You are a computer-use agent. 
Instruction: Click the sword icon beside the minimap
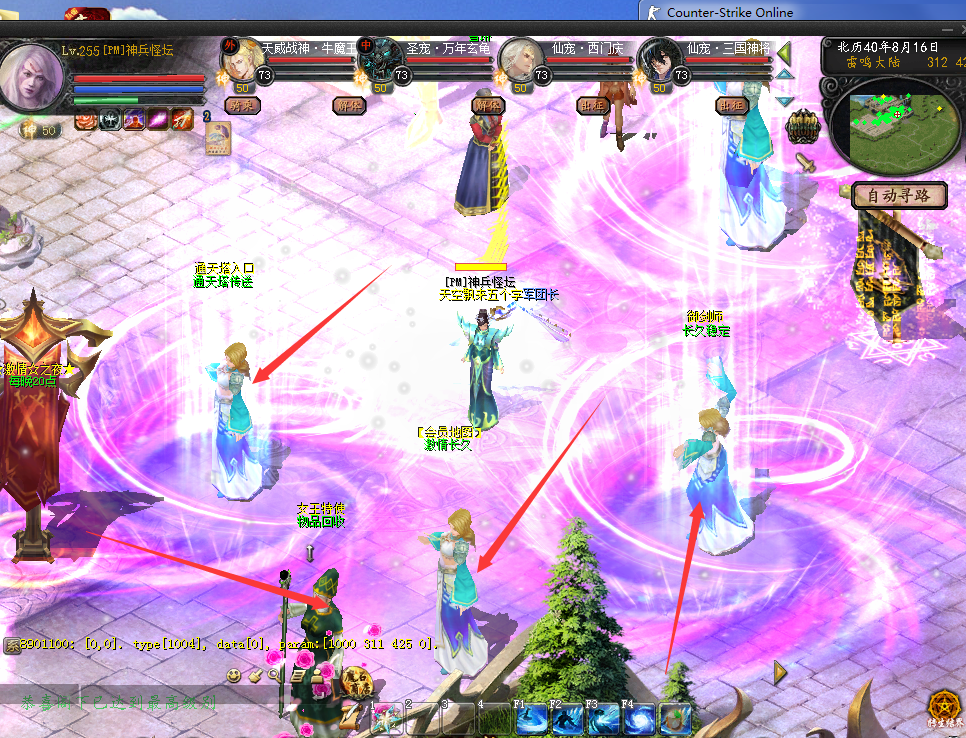pyautogui.click(x=804, y=161)
